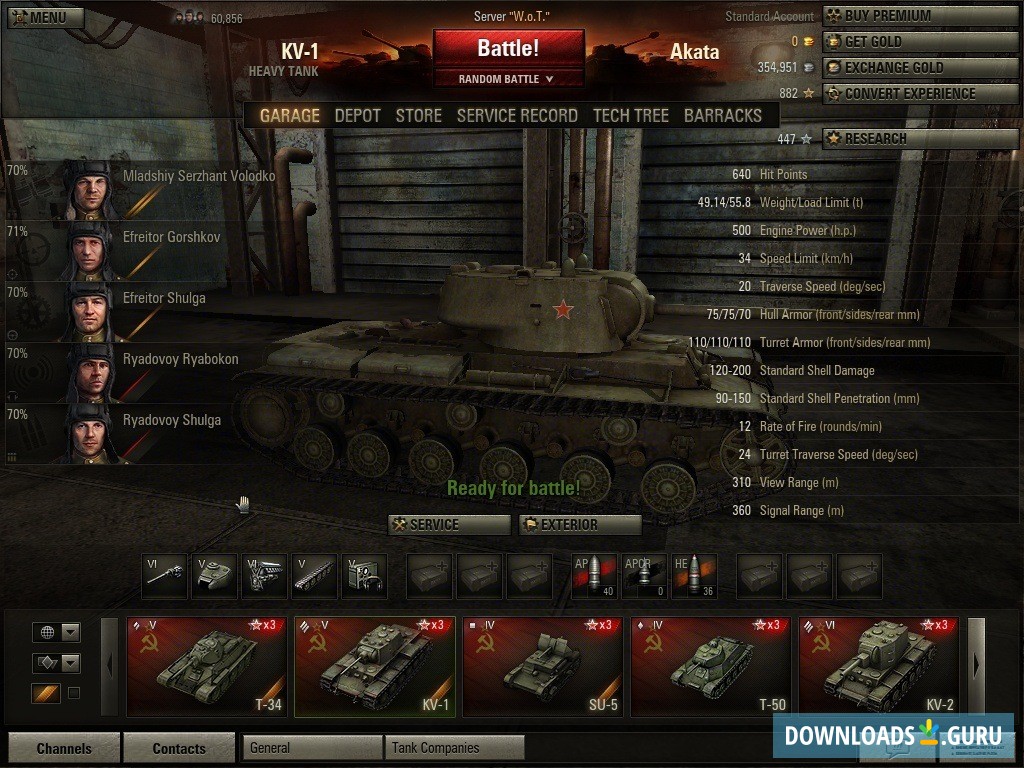Open the Store tab
The height and width of the screenshot is (768, 1024).
pyautogui.click(x=418, y=115)
